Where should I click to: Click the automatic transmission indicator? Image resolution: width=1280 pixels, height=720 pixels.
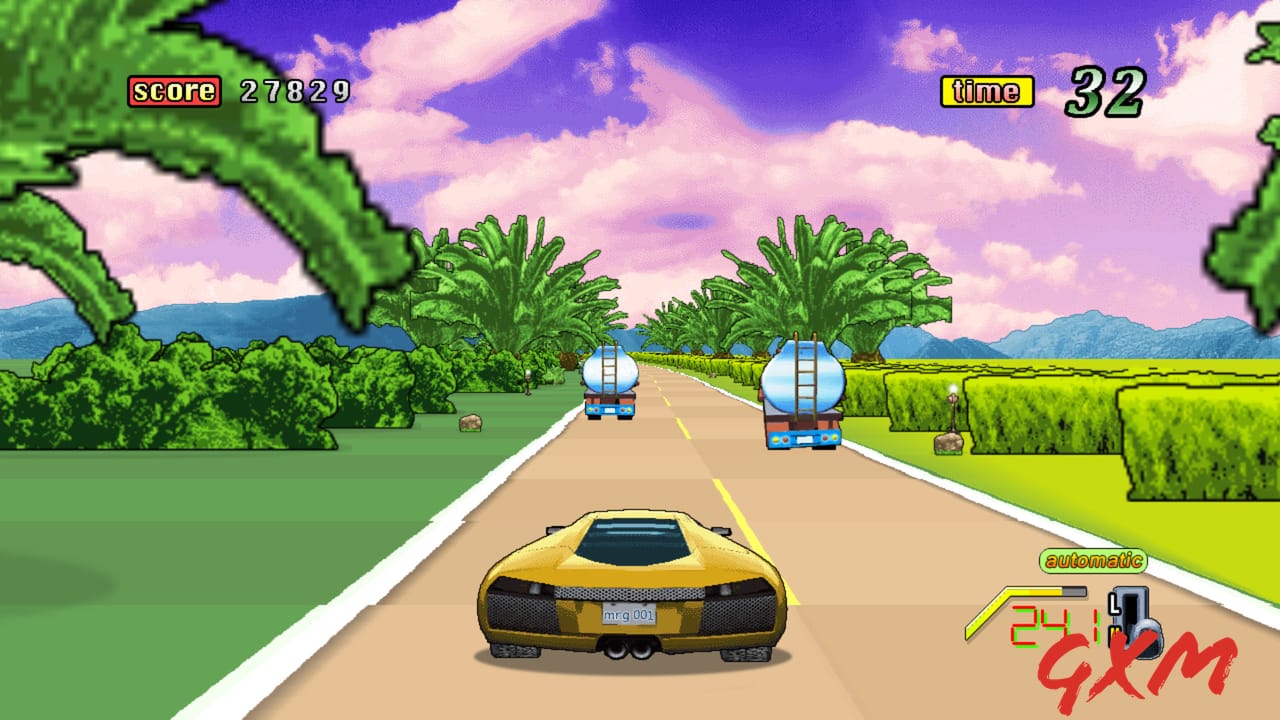(x=1094, y=559)
